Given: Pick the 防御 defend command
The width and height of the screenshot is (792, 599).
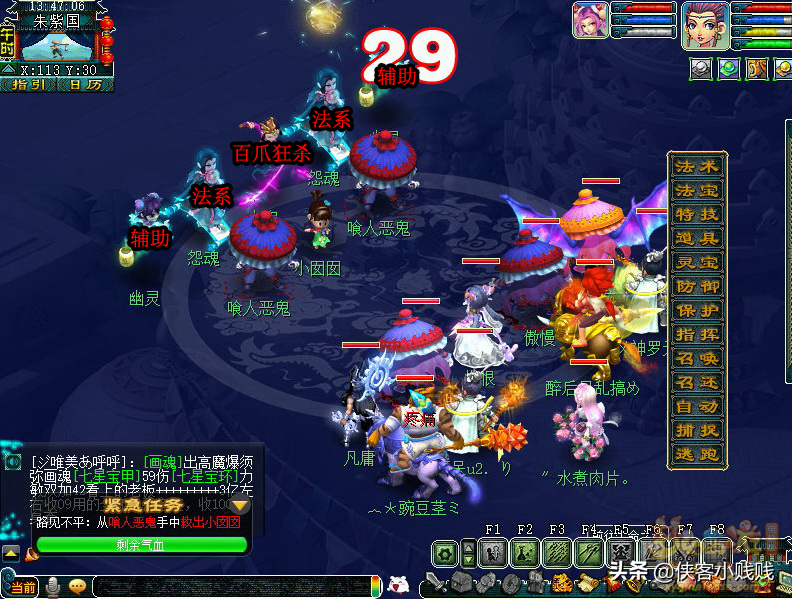Looking at the screenshot, I should [x=697, y=287].
